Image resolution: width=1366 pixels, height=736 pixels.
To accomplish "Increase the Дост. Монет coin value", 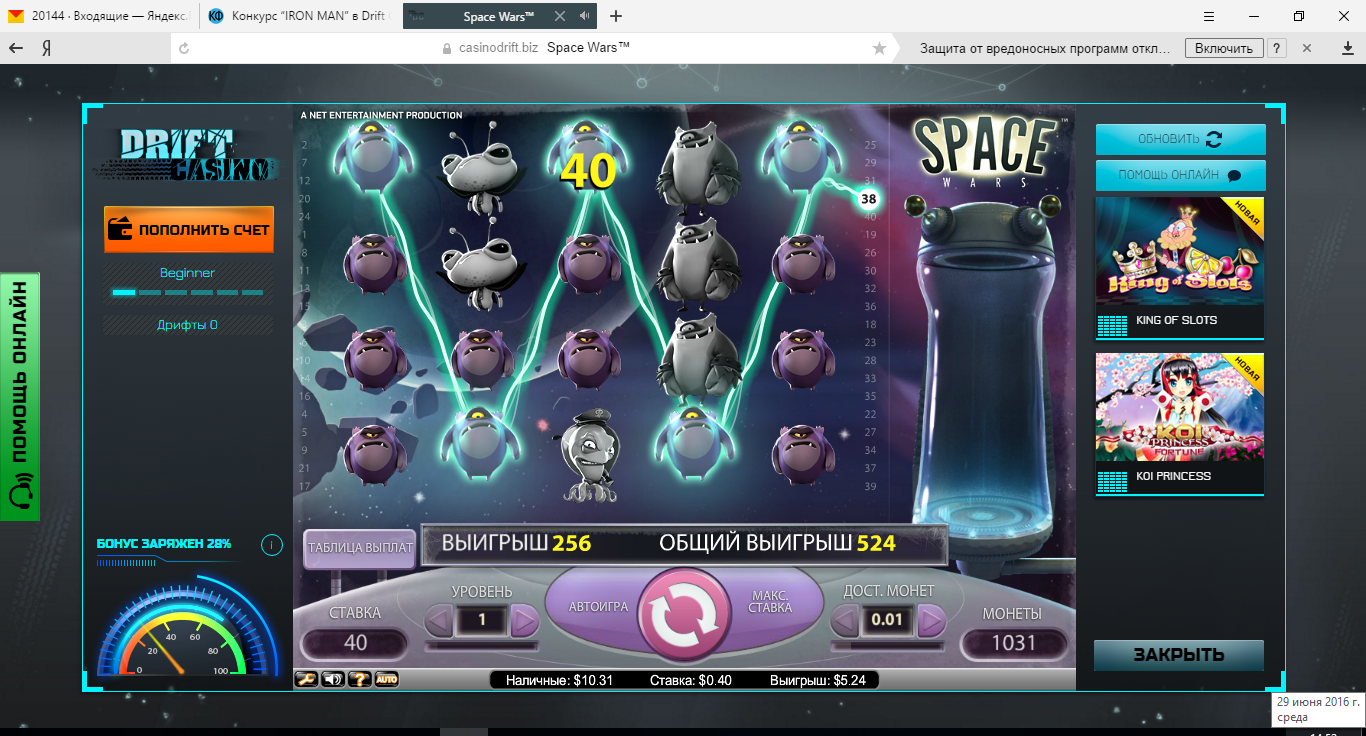I will point(931,621).
